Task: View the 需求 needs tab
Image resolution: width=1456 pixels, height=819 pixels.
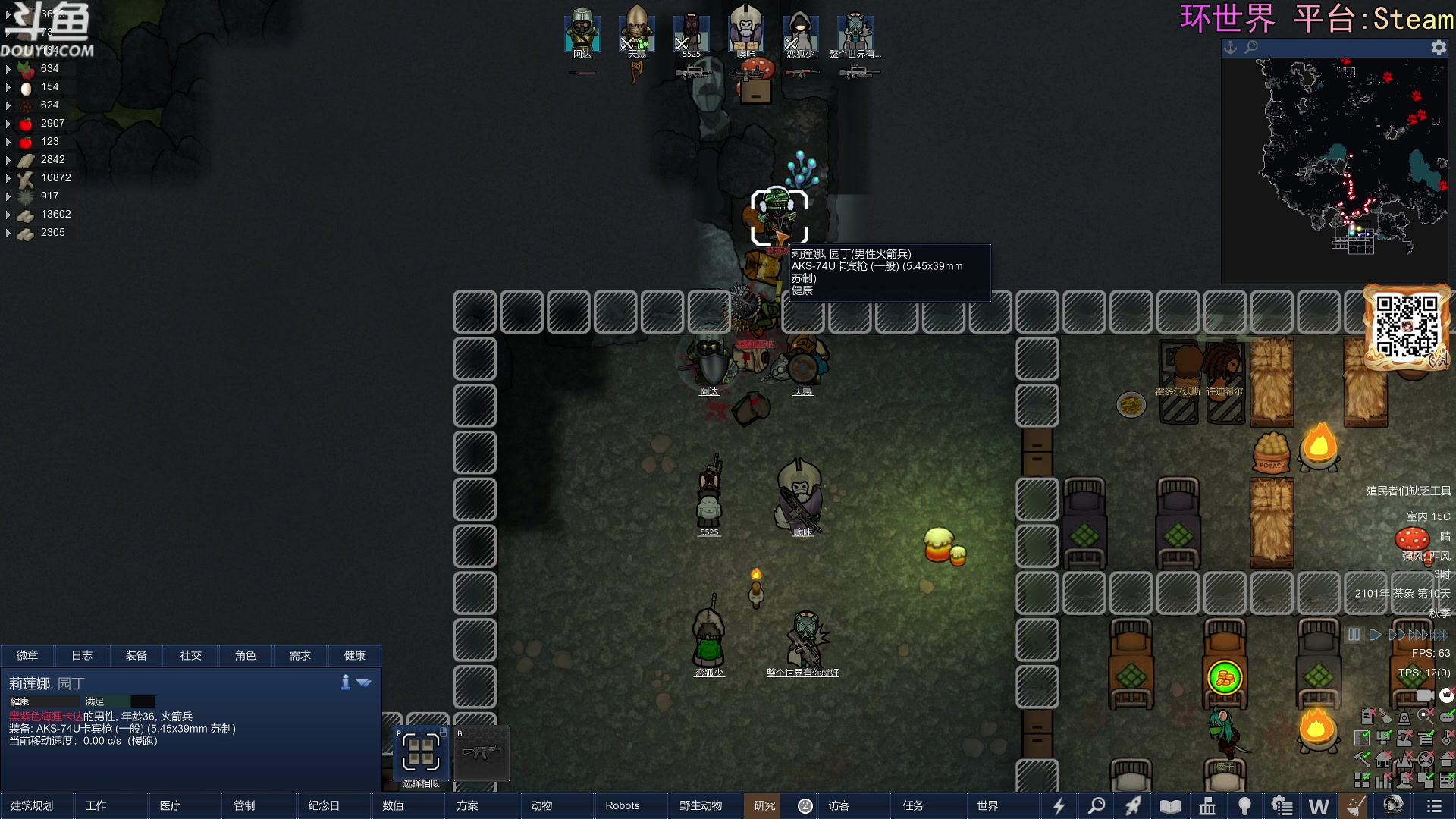Action: [300, 655]
